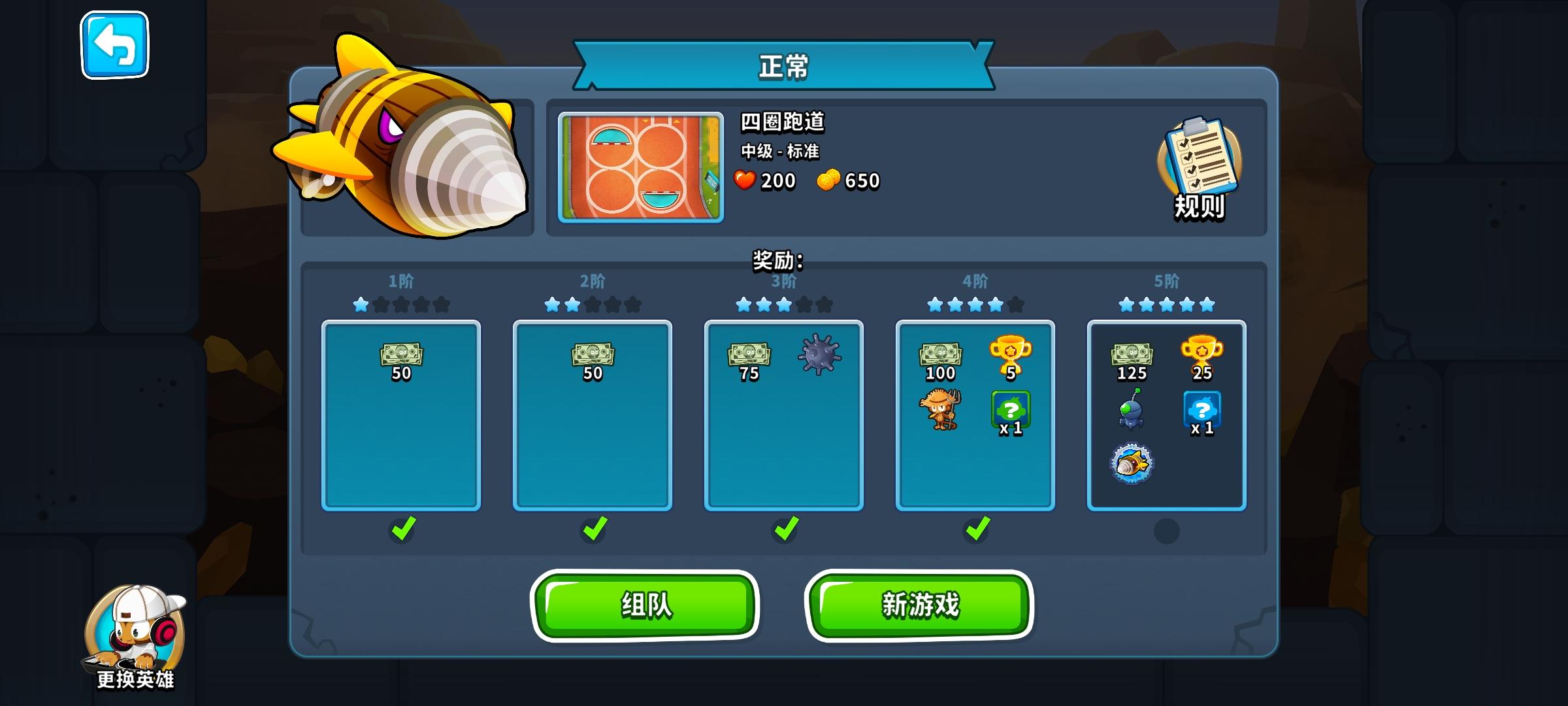Click the five-star row above 5阶
The width and height of the screenshot is (1568, 706).
(1166, 303)
